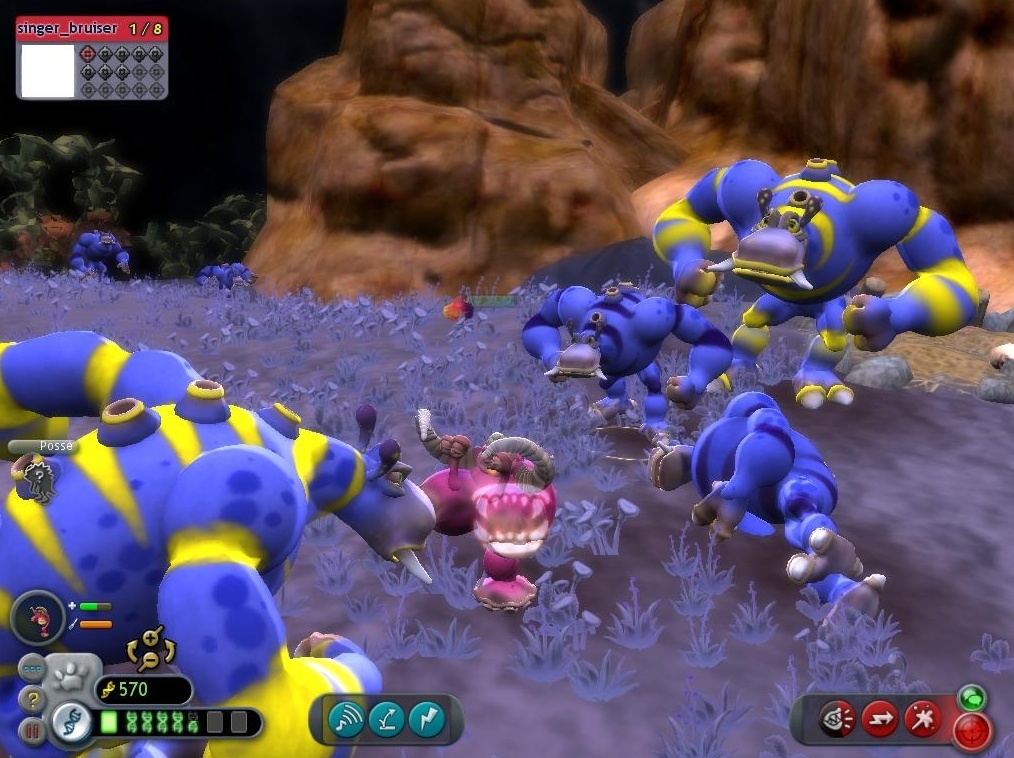Use the Bite attack ability
1014x758 pixels.
[837, 719]
